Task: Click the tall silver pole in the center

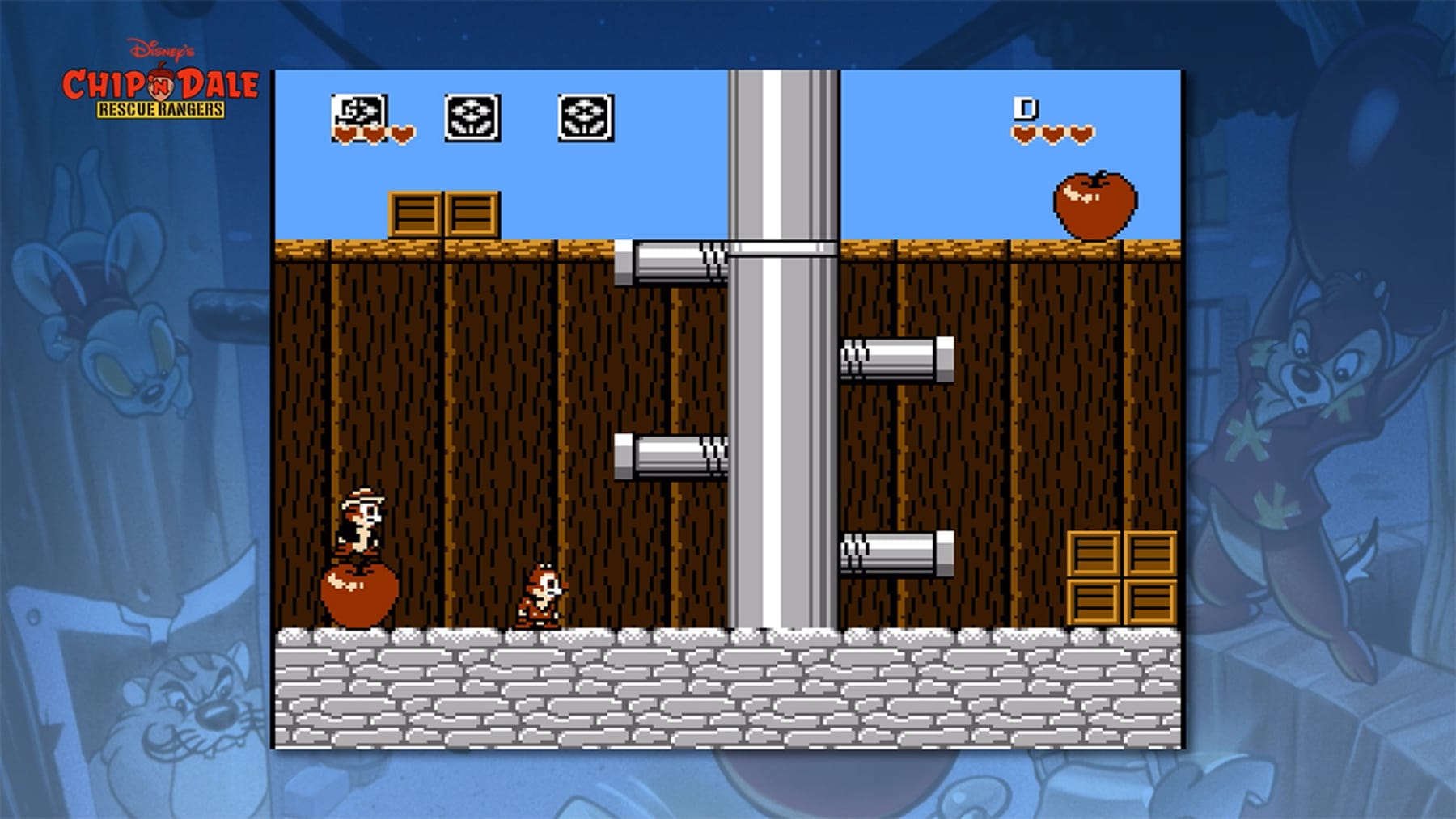Action: pyautogui.click(x=781, y=364)
